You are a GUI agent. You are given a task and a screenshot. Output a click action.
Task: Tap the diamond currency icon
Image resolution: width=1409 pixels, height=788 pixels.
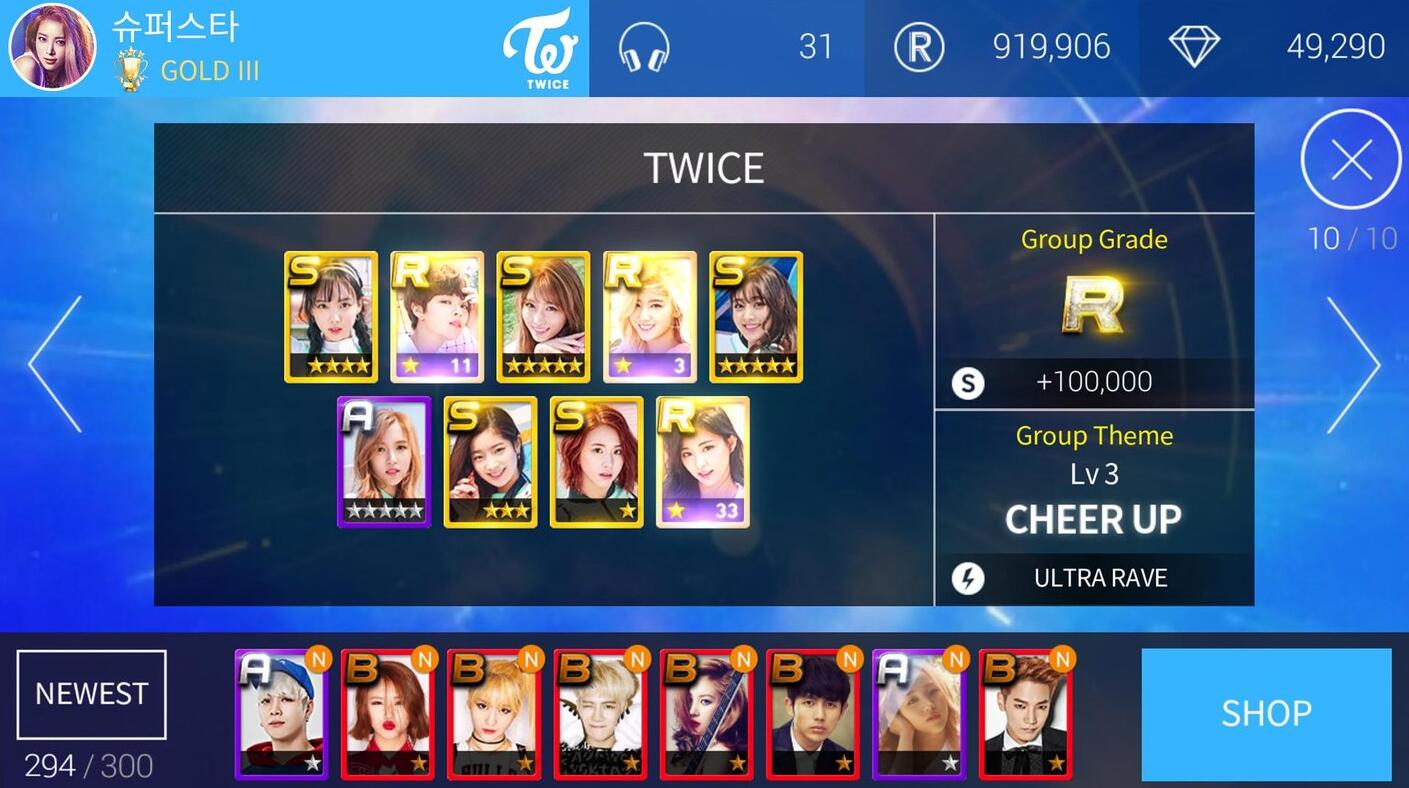[x=1194, y=47]
